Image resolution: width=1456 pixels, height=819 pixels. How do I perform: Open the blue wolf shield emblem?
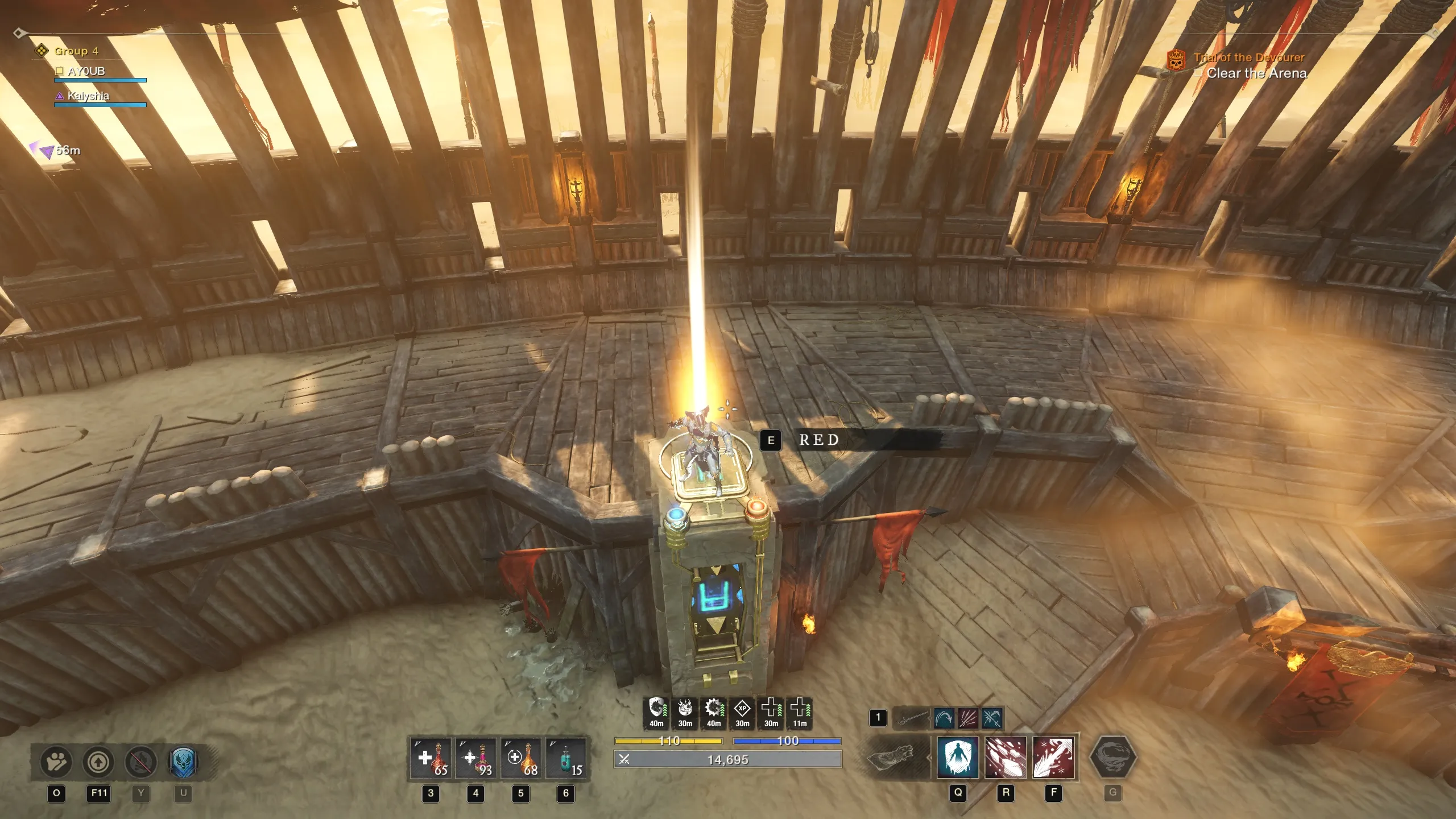tap(183, 762)
